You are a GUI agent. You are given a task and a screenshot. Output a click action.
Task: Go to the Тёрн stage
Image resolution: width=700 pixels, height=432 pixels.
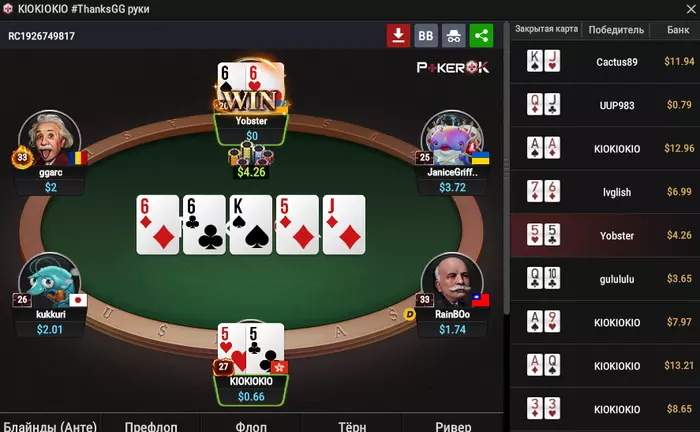351,424
